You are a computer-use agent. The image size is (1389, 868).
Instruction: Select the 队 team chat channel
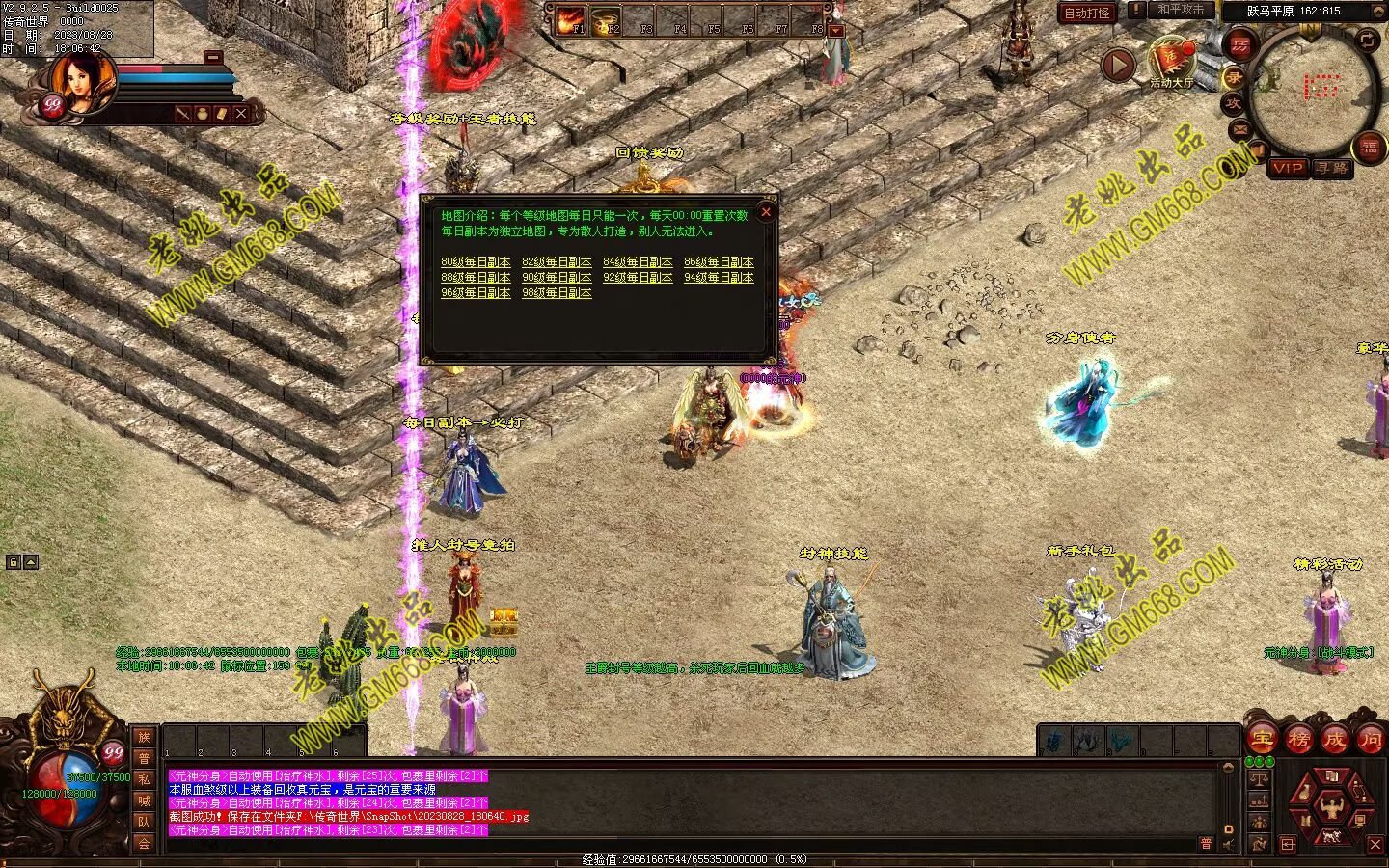coord(144,822)
